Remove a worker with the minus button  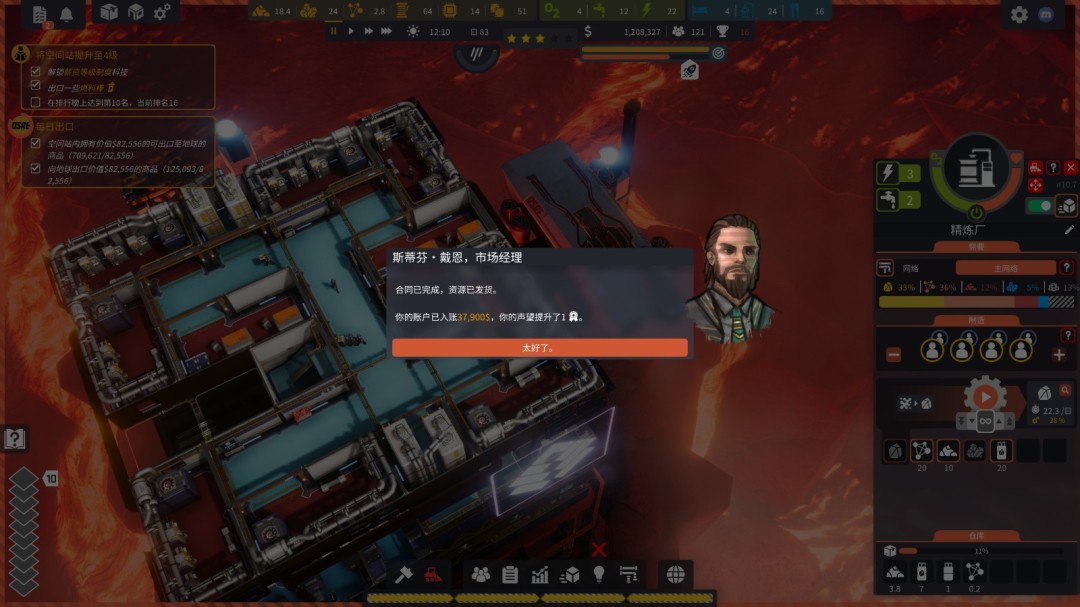(x=894, y=354)
